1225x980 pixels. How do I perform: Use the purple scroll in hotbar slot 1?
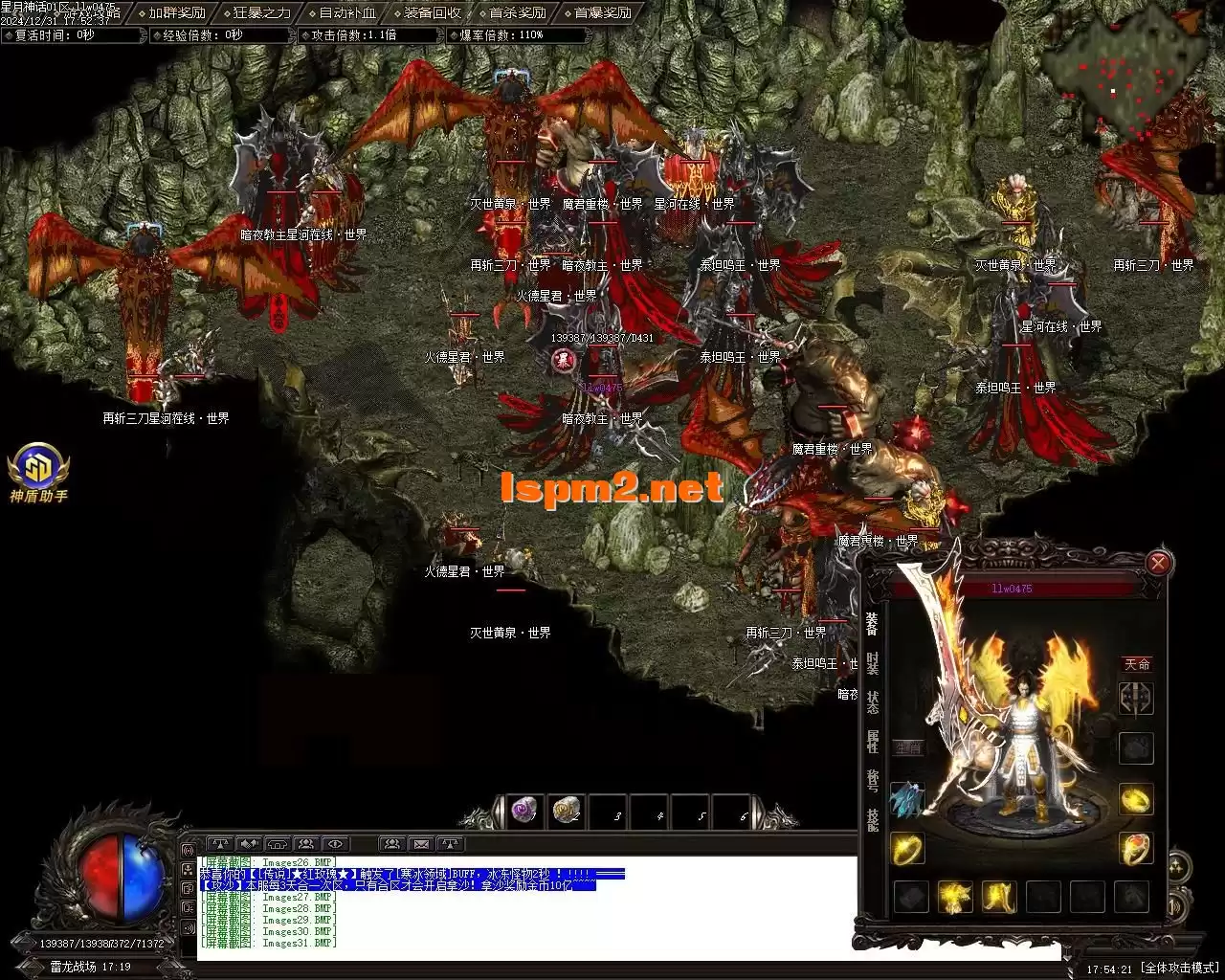(x=523, y=813)
